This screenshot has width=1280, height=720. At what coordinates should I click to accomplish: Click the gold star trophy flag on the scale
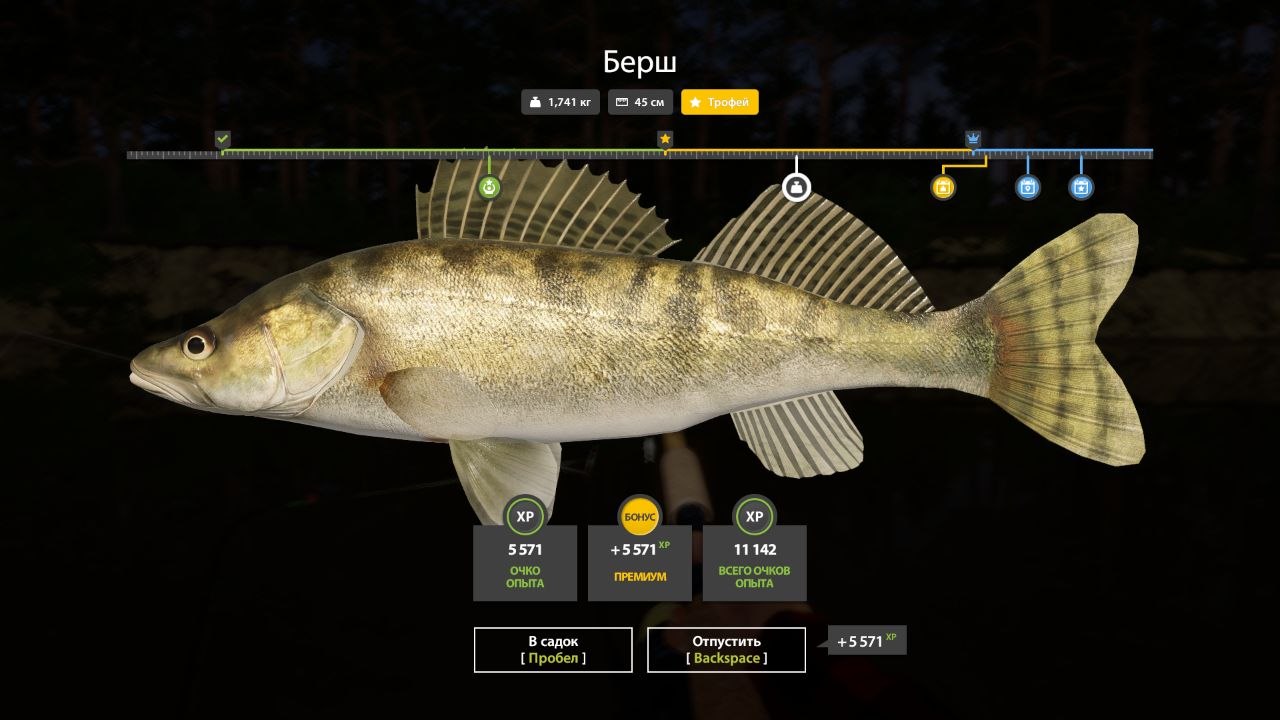click(x=665, y=139)
